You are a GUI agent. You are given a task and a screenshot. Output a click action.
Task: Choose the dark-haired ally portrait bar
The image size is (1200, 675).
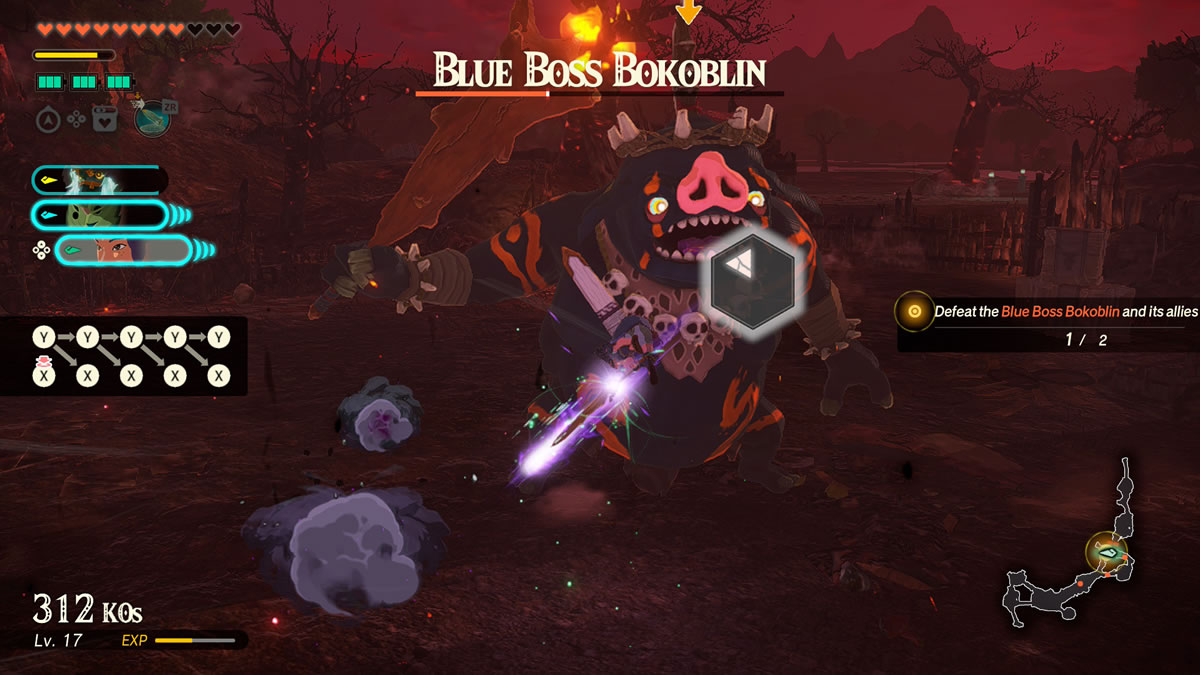123,249
